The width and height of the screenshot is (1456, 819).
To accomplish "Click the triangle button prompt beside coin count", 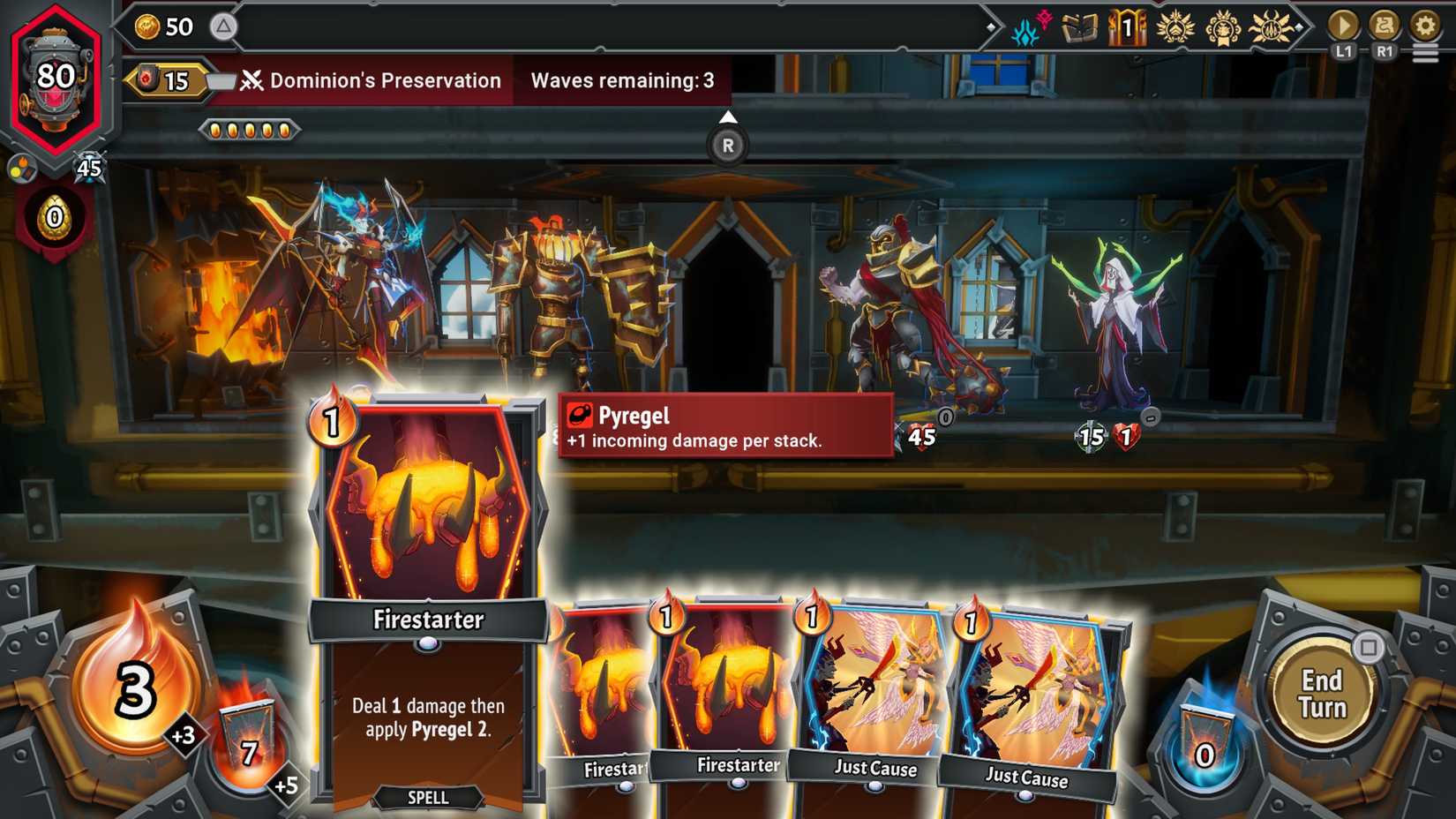I will [x=223, y=26].
